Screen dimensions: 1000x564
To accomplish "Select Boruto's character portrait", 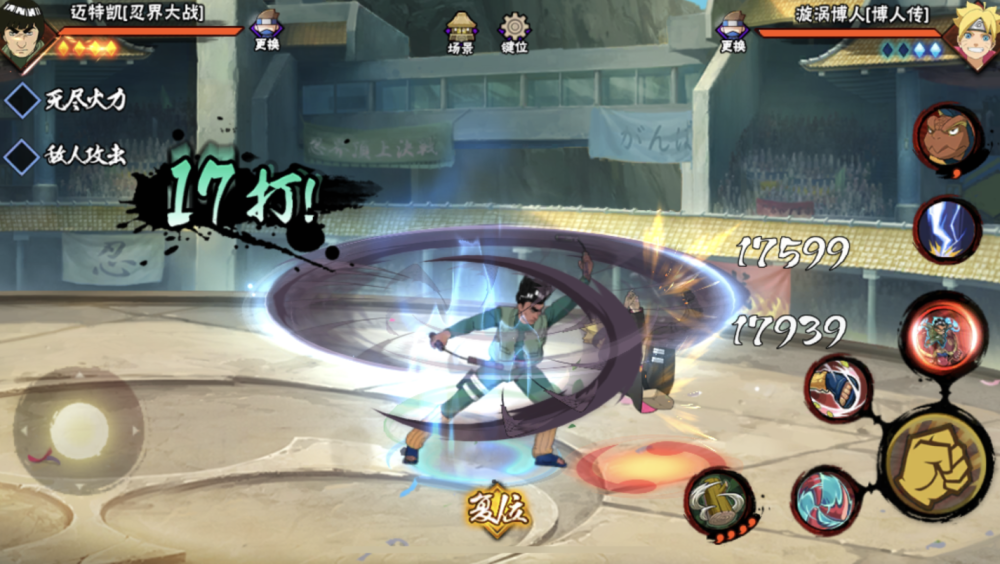I will click(975, 38).
